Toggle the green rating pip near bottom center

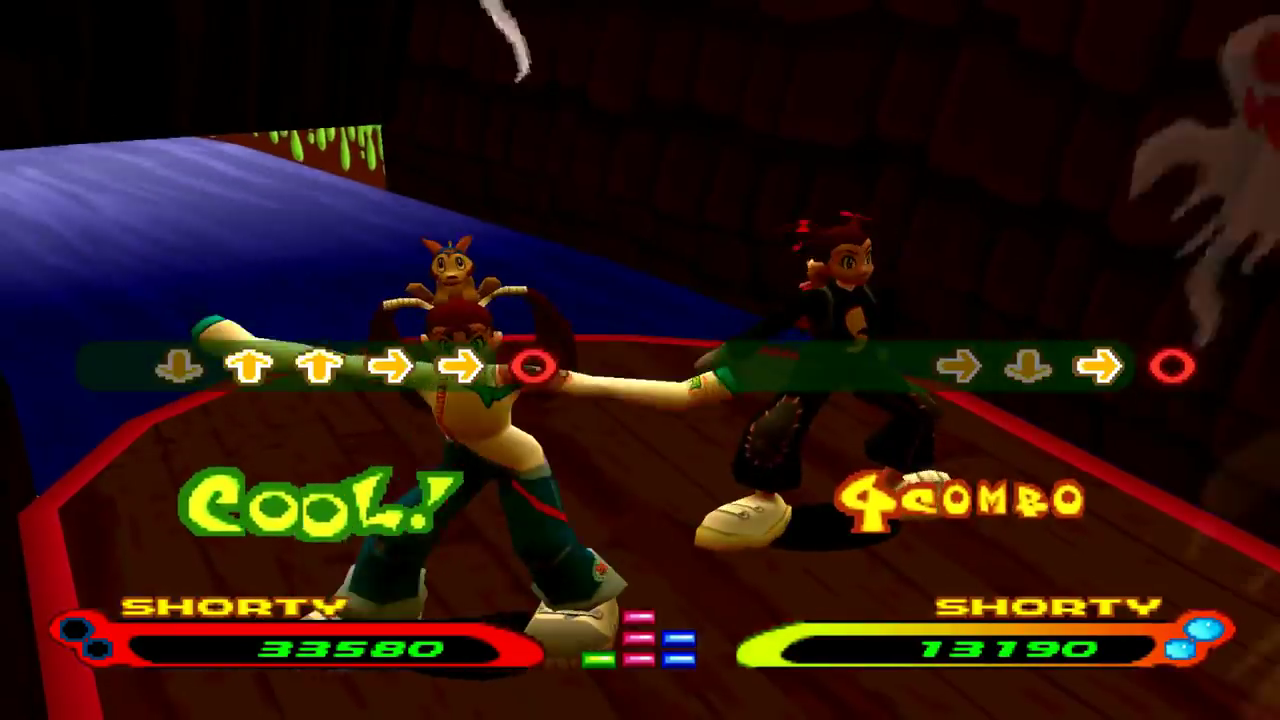click(x=599, y=659)
